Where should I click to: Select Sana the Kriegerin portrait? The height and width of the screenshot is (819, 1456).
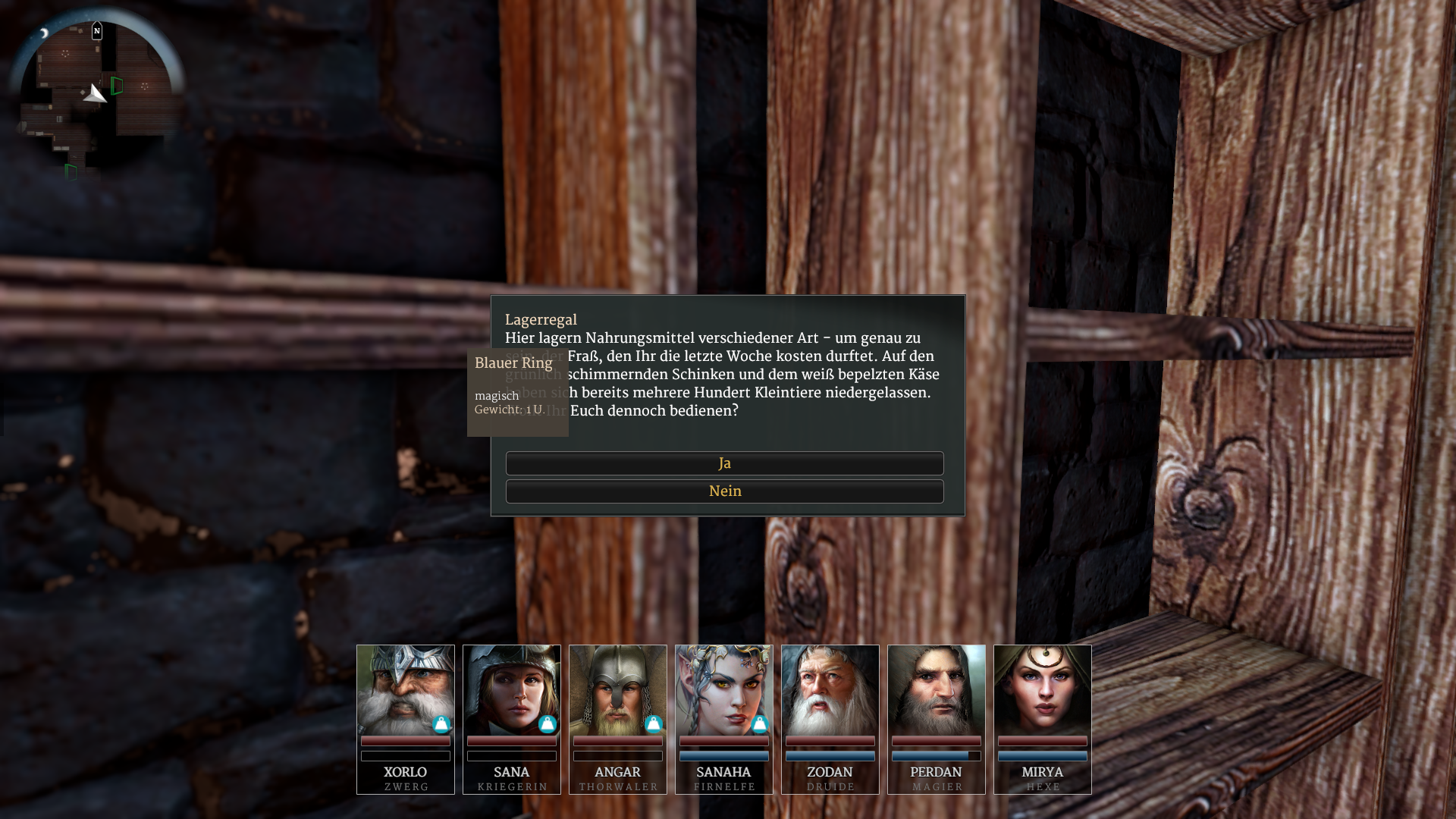(512, 690)
